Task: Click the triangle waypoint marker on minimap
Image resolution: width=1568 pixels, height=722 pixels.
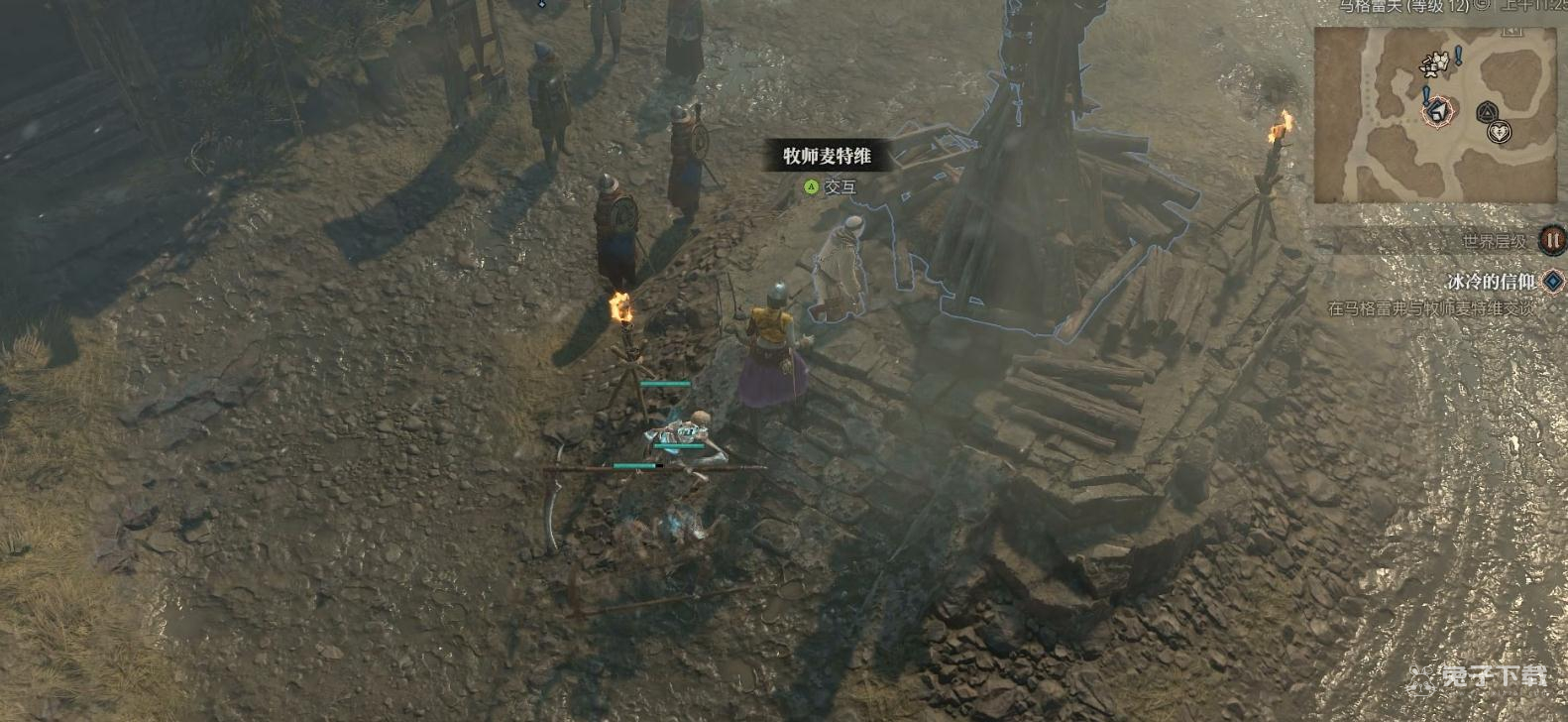Action: pos(1486,113)
